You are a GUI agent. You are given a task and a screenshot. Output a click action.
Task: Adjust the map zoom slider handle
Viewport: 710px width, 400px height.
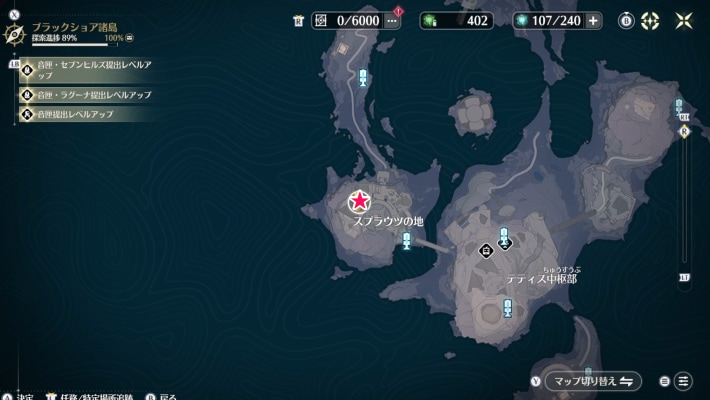coord(685,131)
